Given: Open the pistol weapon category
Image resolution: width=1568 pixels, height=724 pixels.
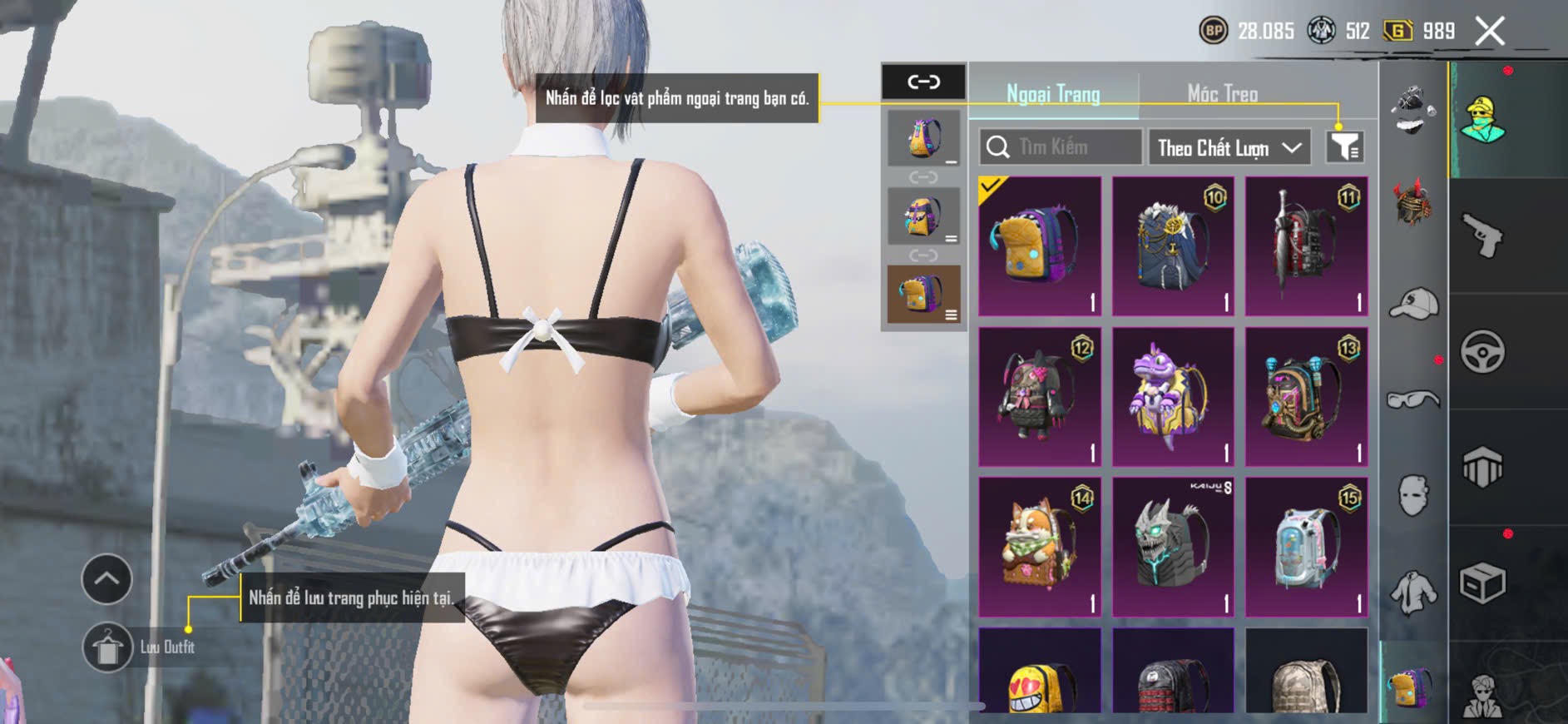Looking at the screenshot, I should 1482,236.
